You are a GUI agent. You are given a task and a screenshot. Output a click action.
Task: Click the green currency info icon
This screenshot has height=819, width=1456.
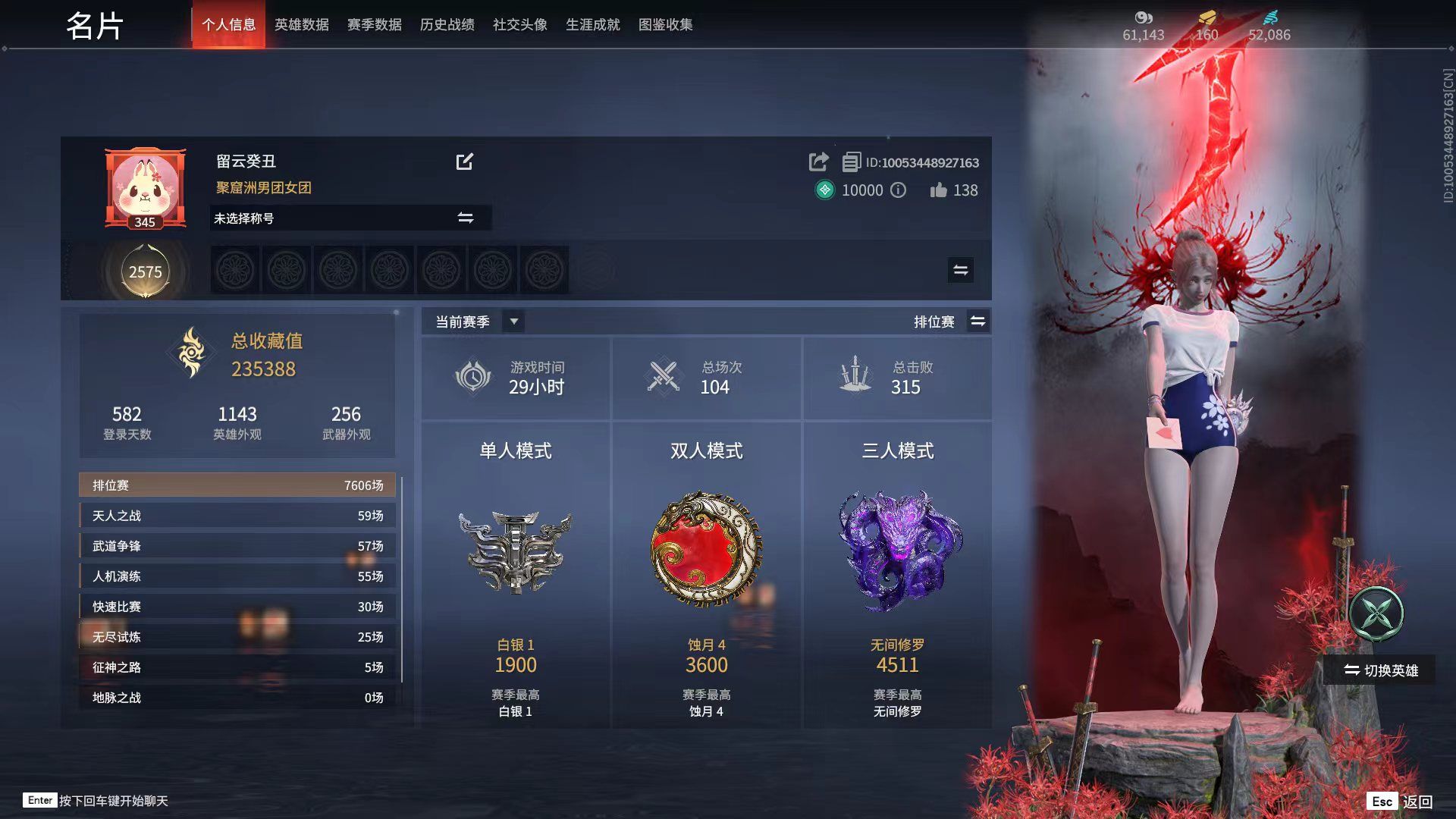click(899, 191)
